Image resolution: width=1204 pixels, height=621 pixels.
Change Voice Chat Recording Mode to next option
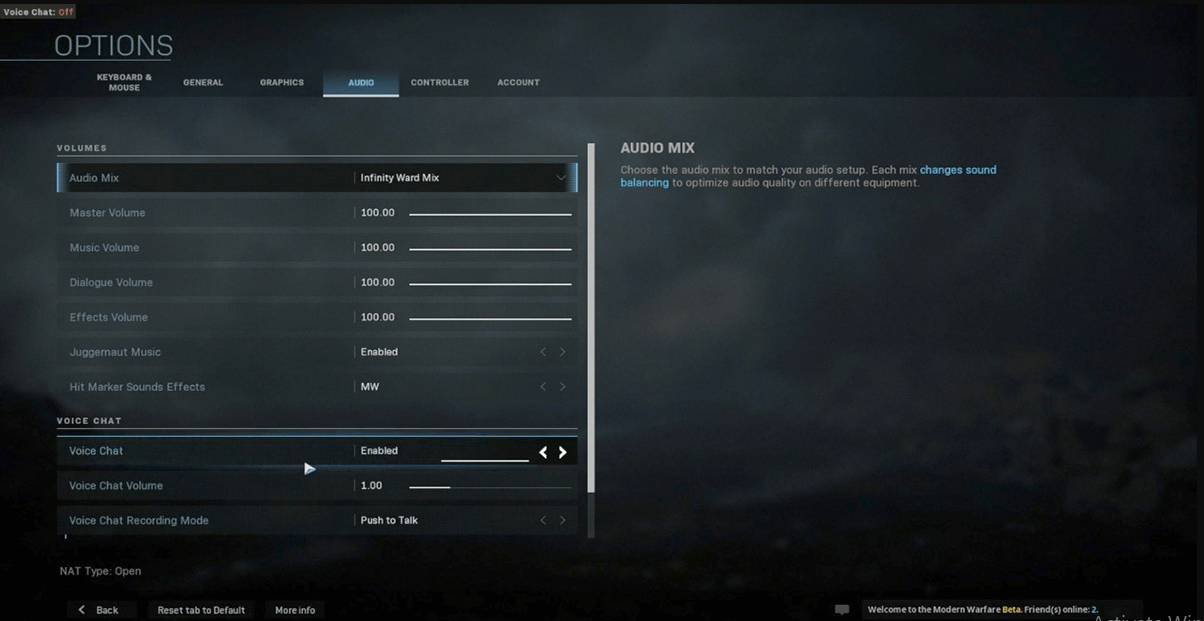(x=563, y=521)
